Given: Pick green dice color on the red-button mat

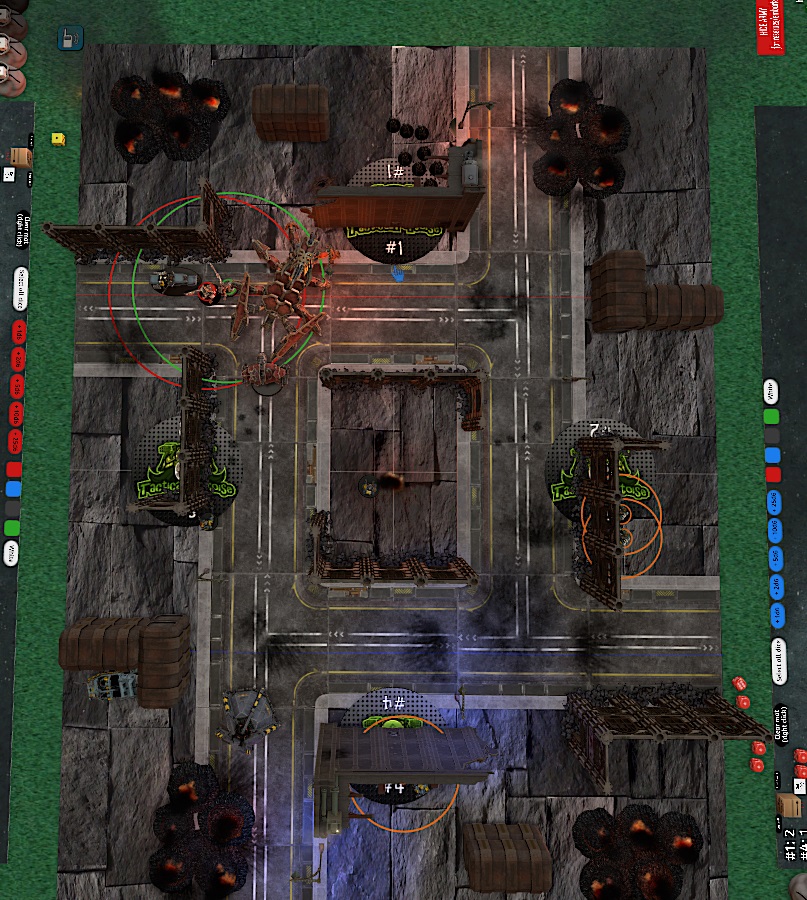Looking at the screenshot, I should pyautogui.click(x=12, y=527).
